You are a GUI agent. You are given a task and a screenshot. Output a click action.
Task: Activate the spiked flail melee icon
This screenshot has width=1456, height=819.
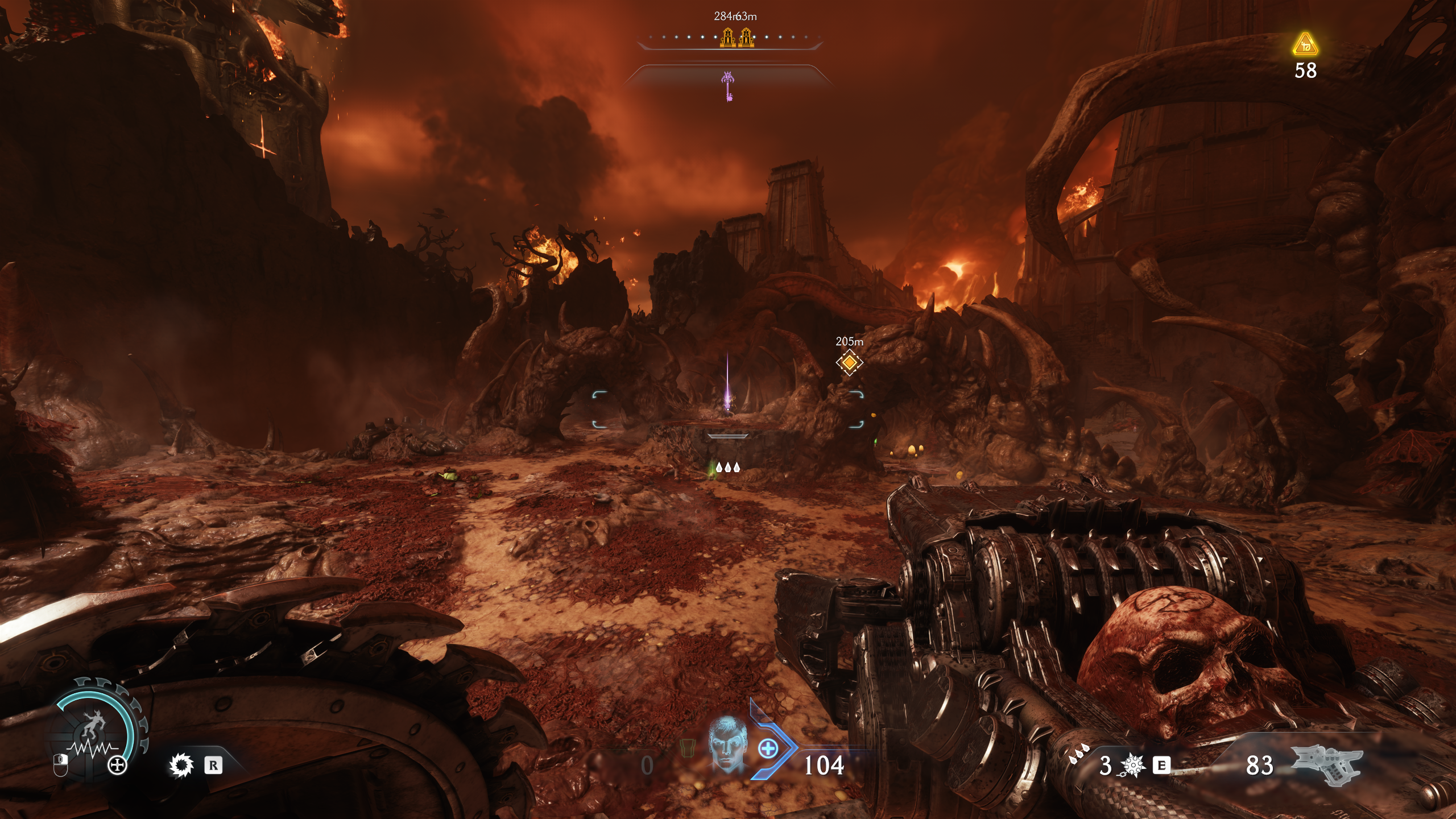(x=1131, y=766)
